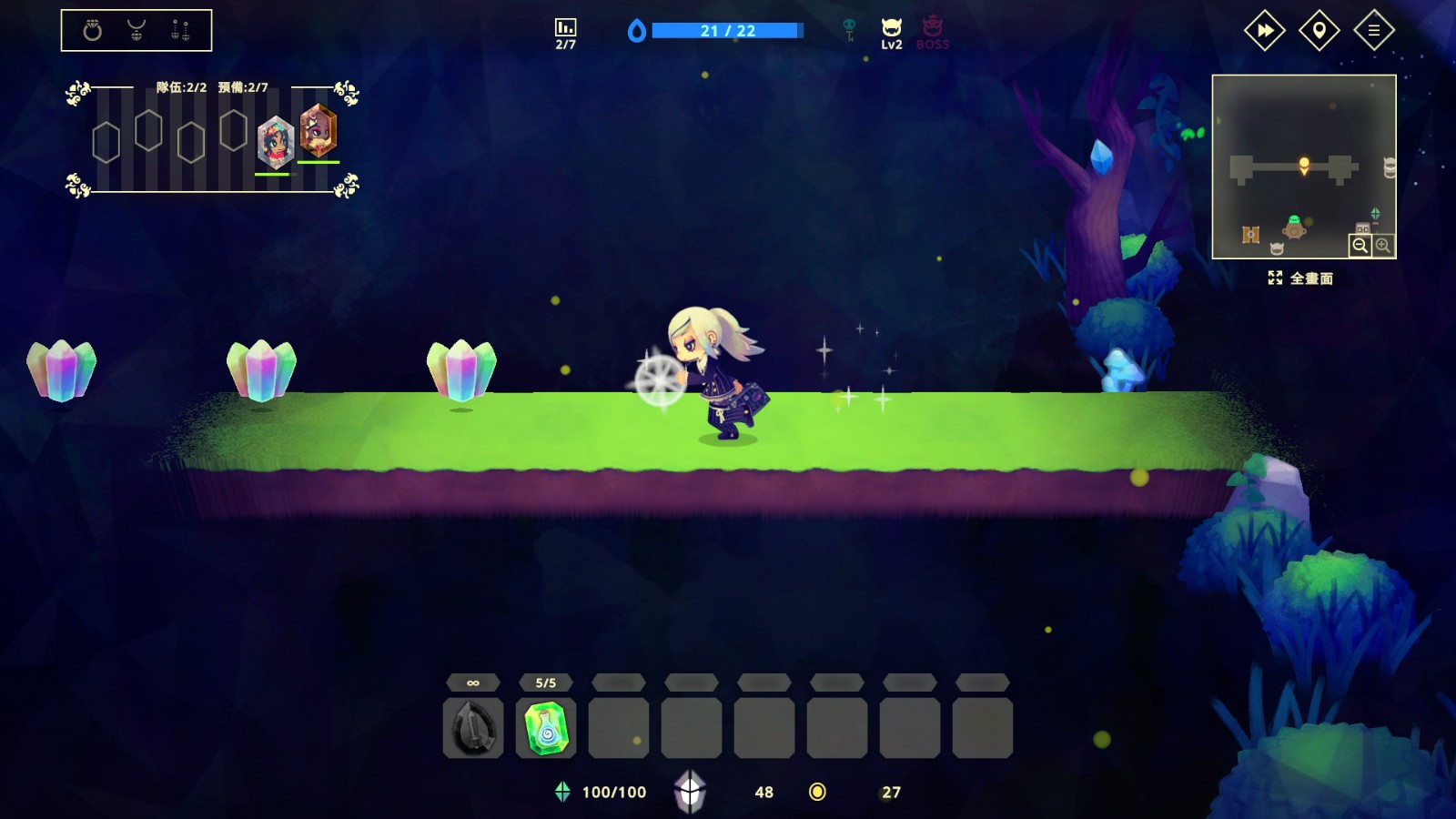Viewport: 1456px width, 819px height.
Task: Open the hamburger menu button
Action: [x=1373, y=31]
